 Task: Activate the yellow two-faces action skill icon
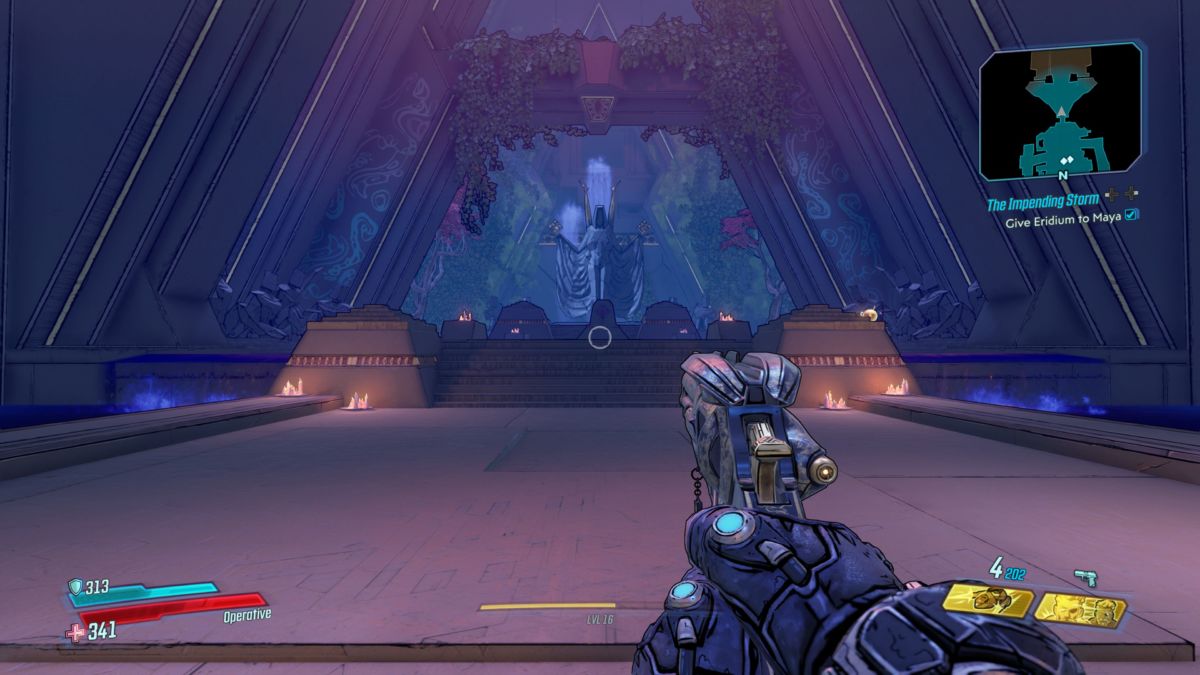tap(1080, 607)
